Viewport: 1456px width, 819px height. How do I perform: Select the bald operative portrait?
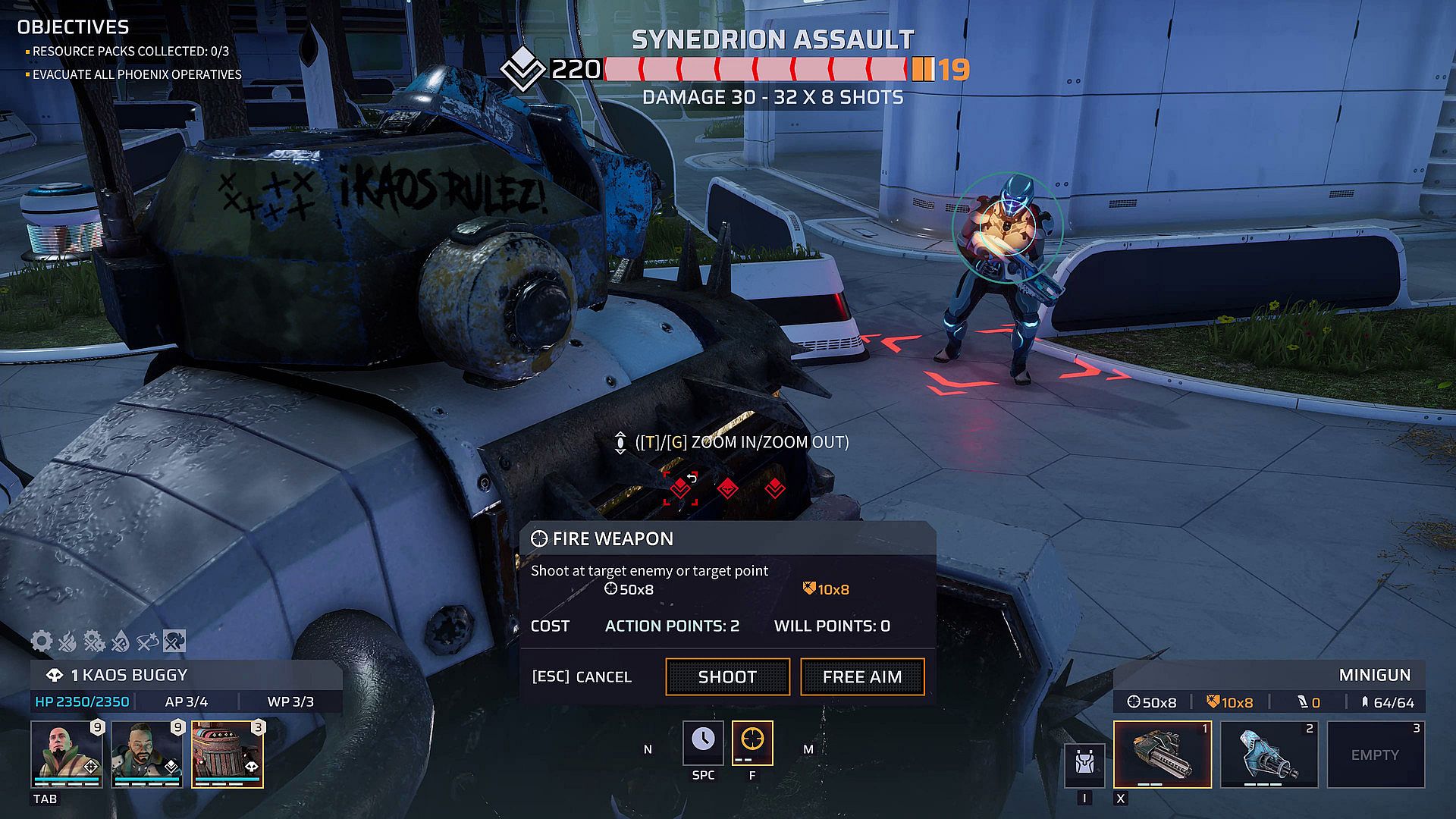tap(67, 754)
